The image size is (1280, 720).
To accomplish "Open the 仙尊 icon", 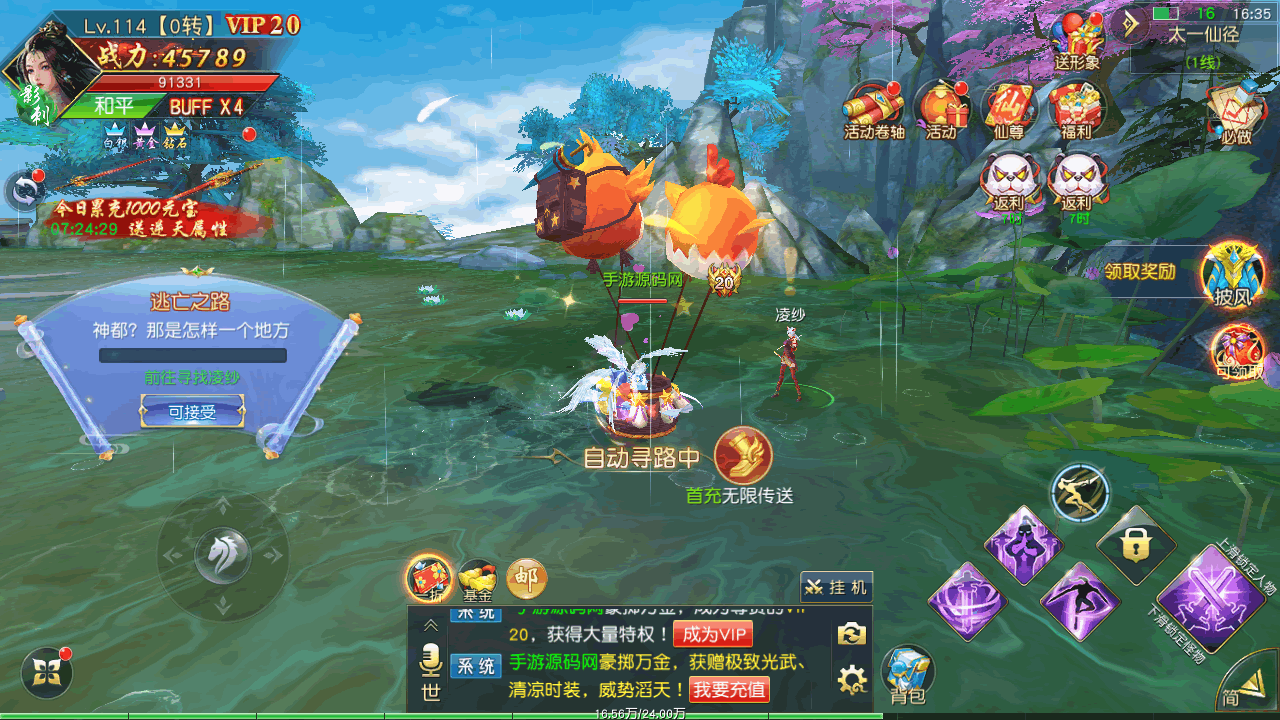I will click(1009, 108).
